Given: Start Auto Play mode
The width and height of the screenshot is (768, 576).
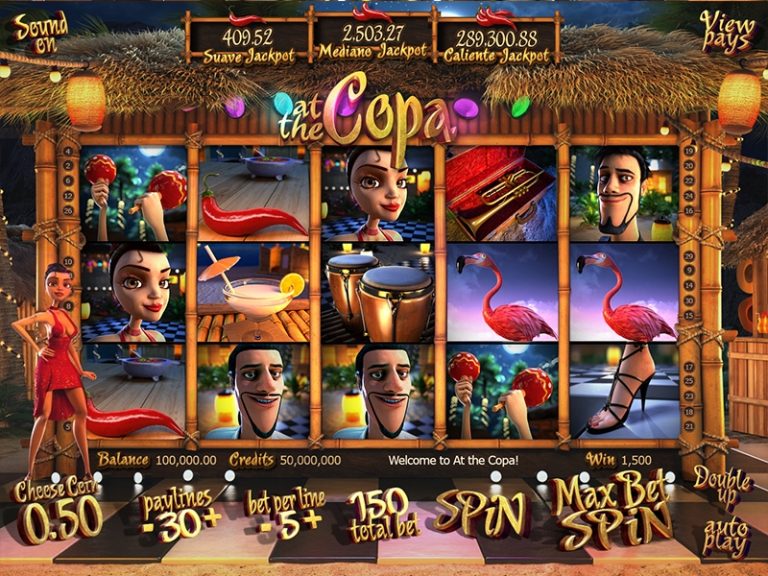Looking at the screenshot, I should point(724,536).
